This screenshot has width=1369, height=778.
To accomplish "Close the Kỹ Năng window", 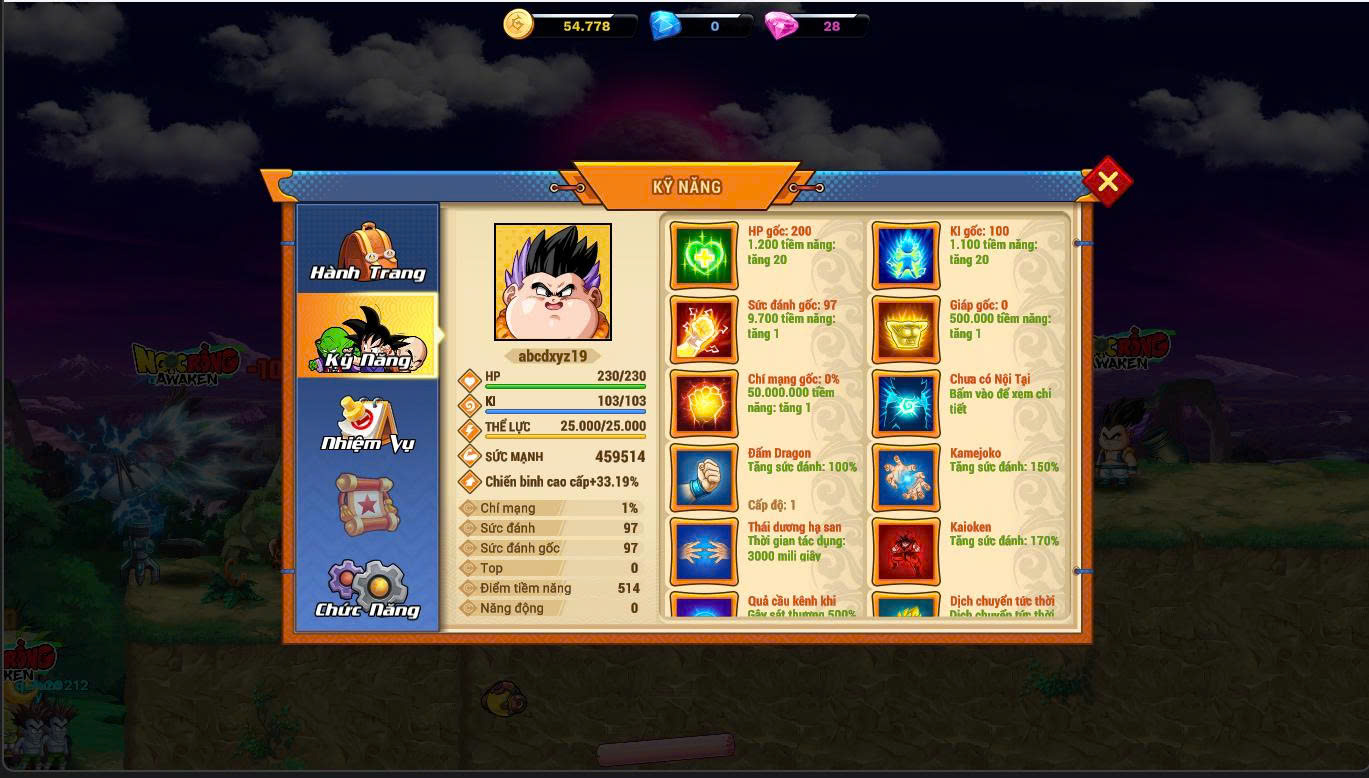I will click(1107, 181).
